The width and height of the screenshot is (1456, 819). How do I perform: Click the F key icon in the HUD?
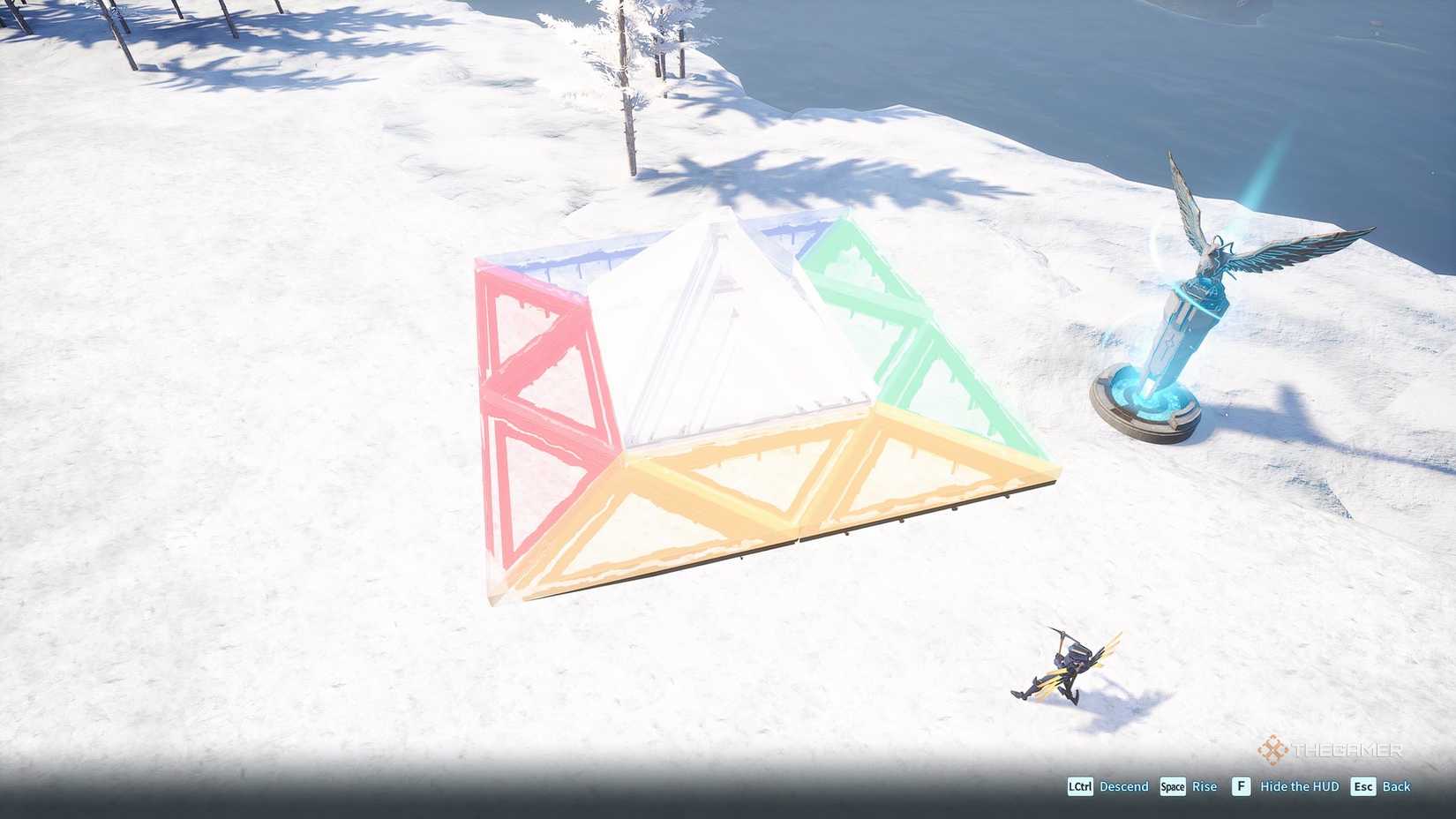[1241, 785]
